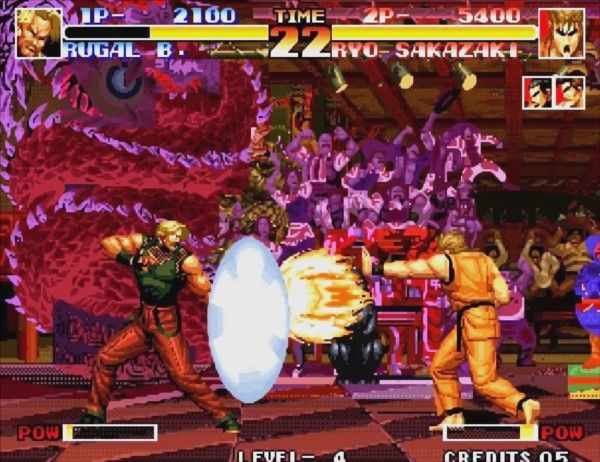
Task: Click Rugal B.'s character portrait
Action: click(x=38, y=31)
